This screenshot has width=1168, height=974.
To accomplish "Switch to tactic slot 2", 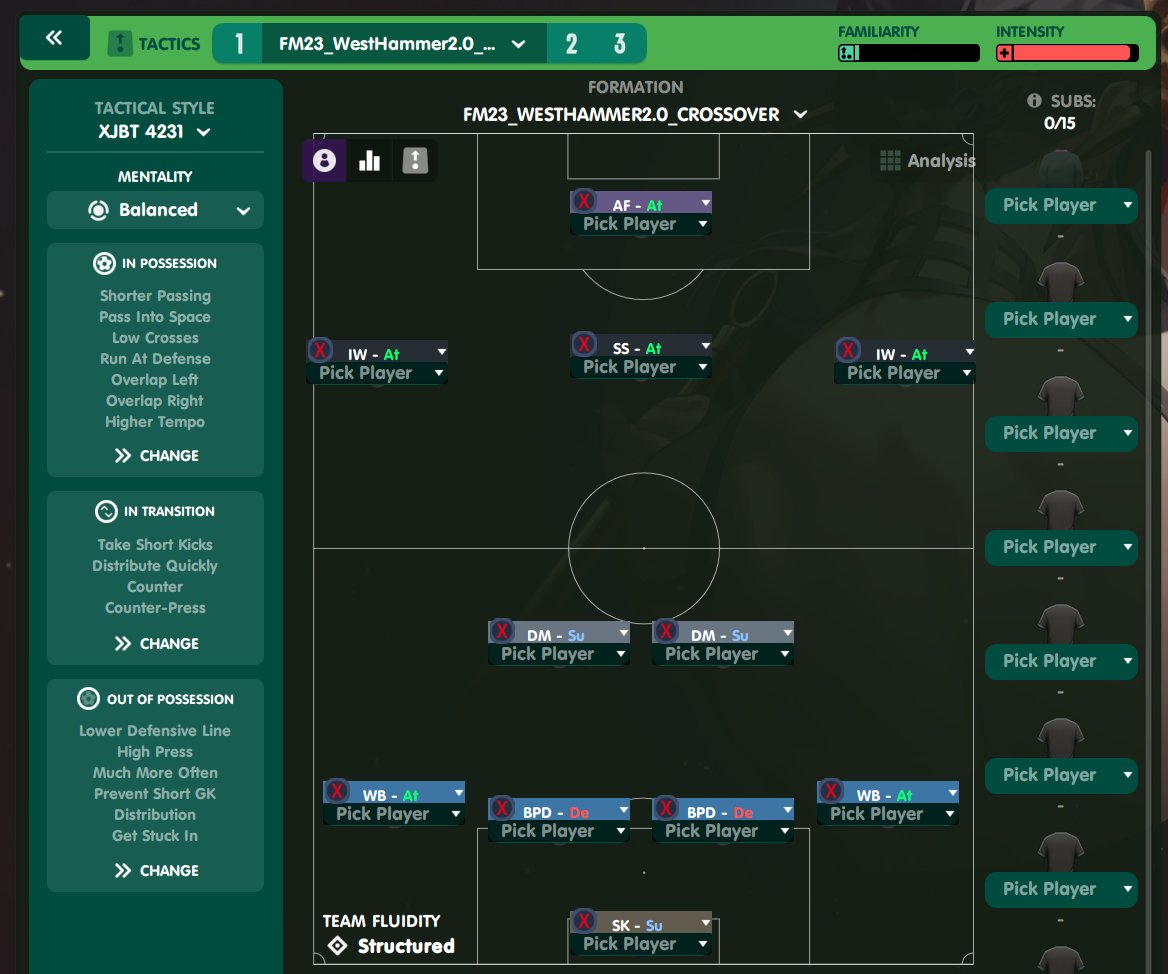I will tap(571, 44).
